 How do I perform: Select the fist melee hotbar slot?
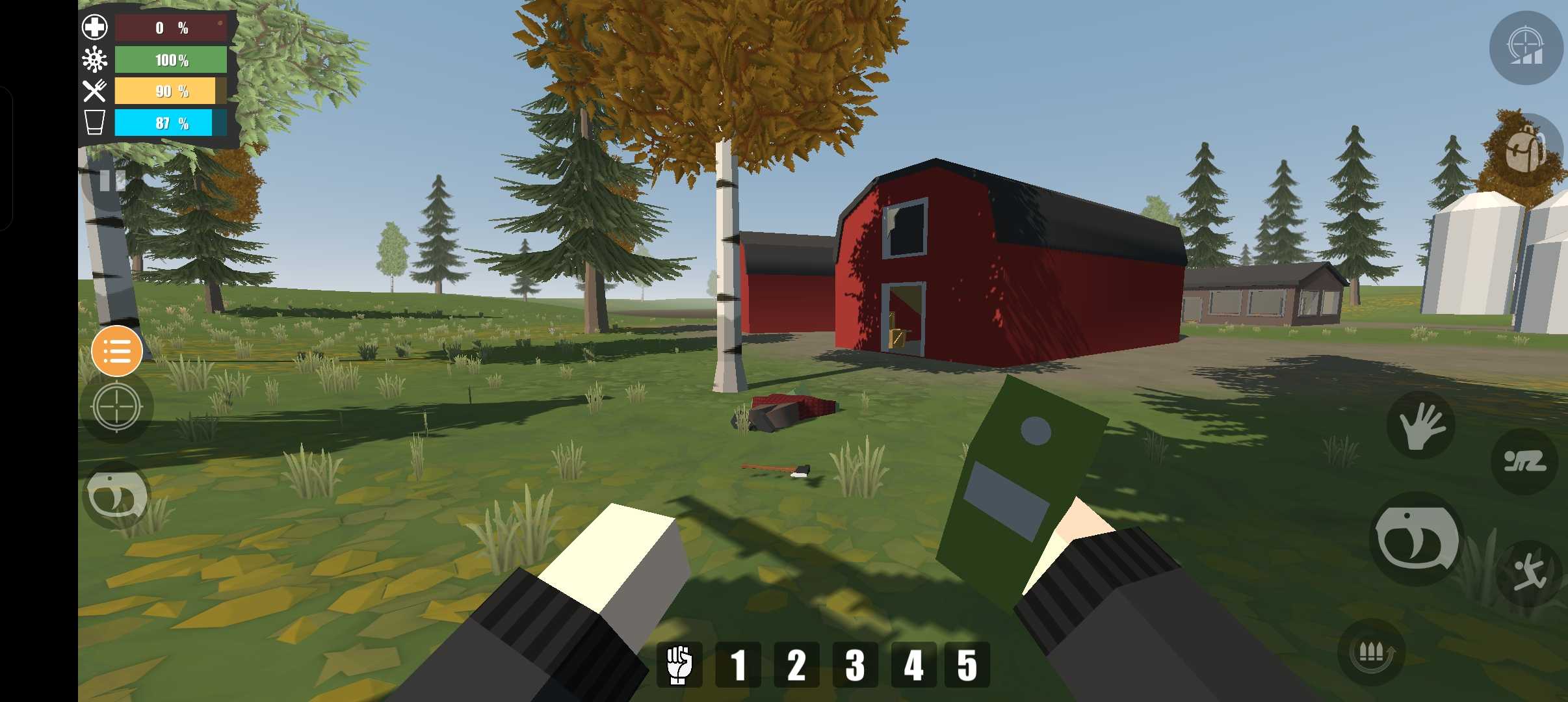click(x=679, y=664)
